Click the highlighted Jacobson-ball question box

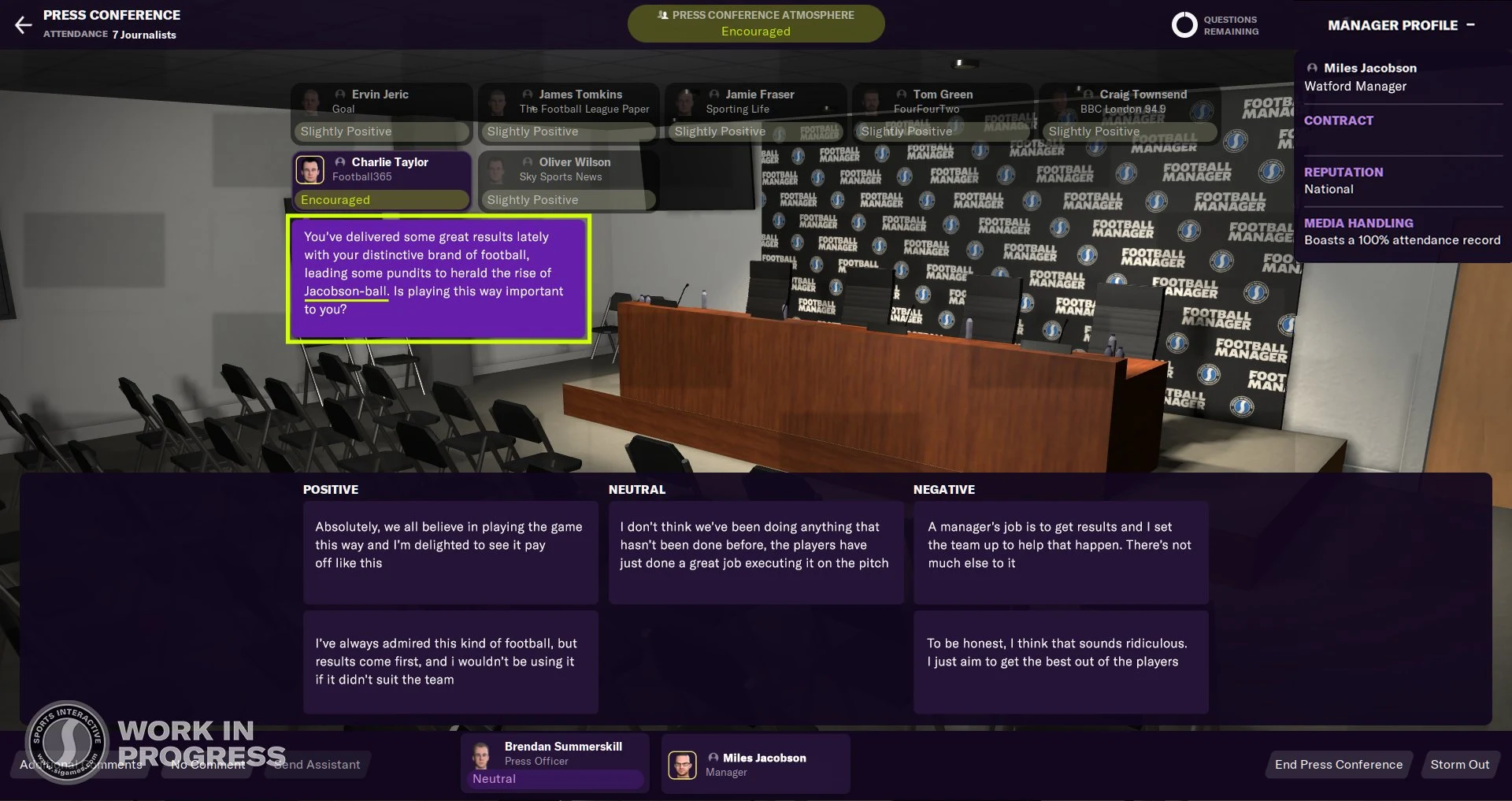tap(438, 278)
